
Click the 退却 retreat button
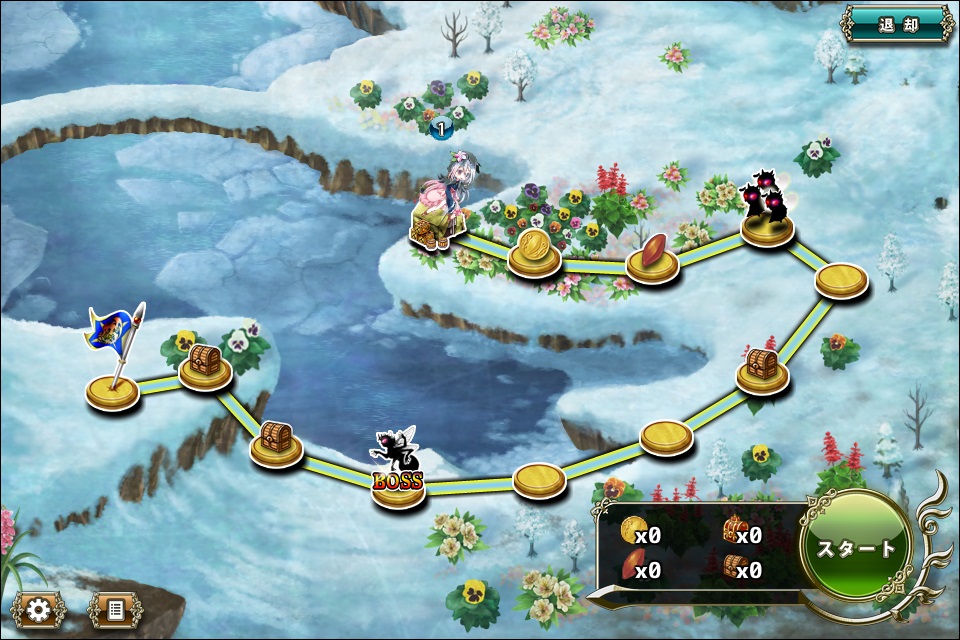coord(897,25)
